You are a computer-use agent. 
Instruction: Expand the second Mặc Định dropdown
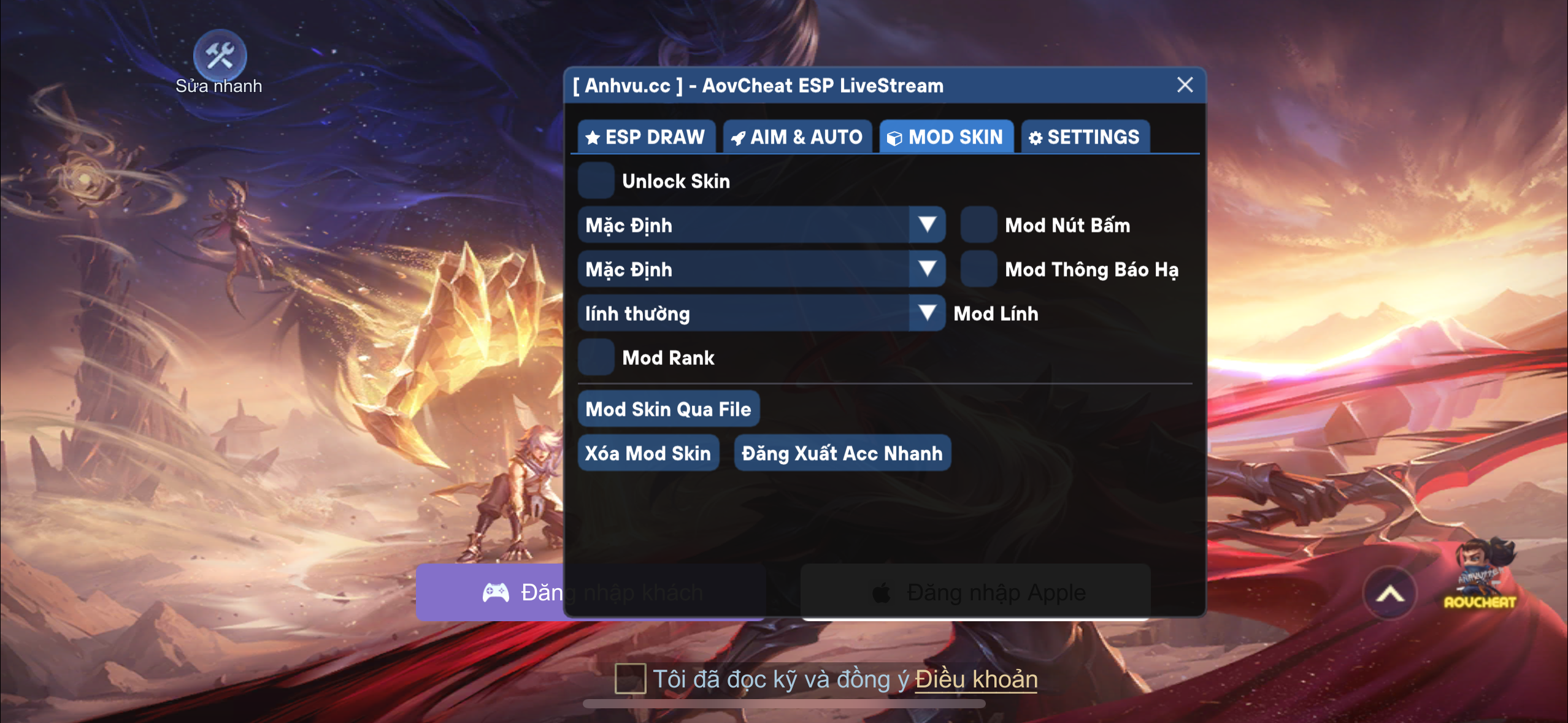(x=928, y=269)
